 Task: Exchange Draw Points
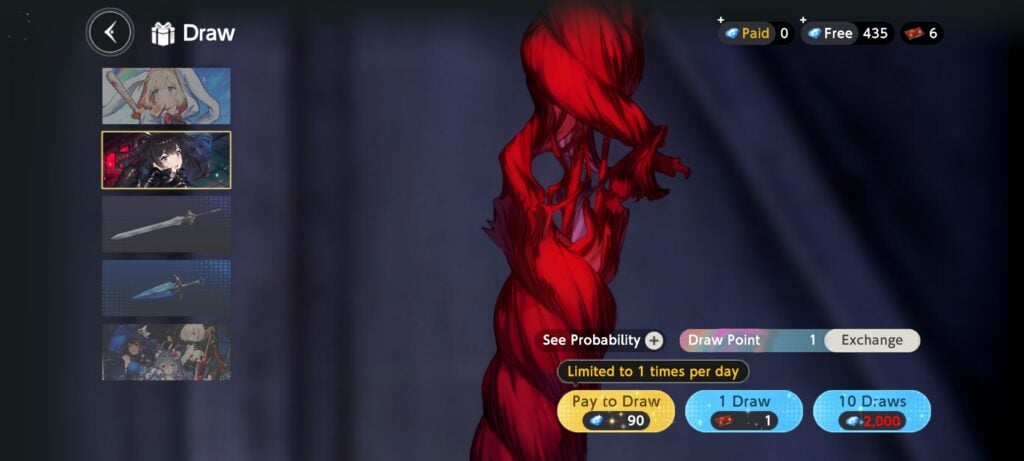tap(871, 340)
